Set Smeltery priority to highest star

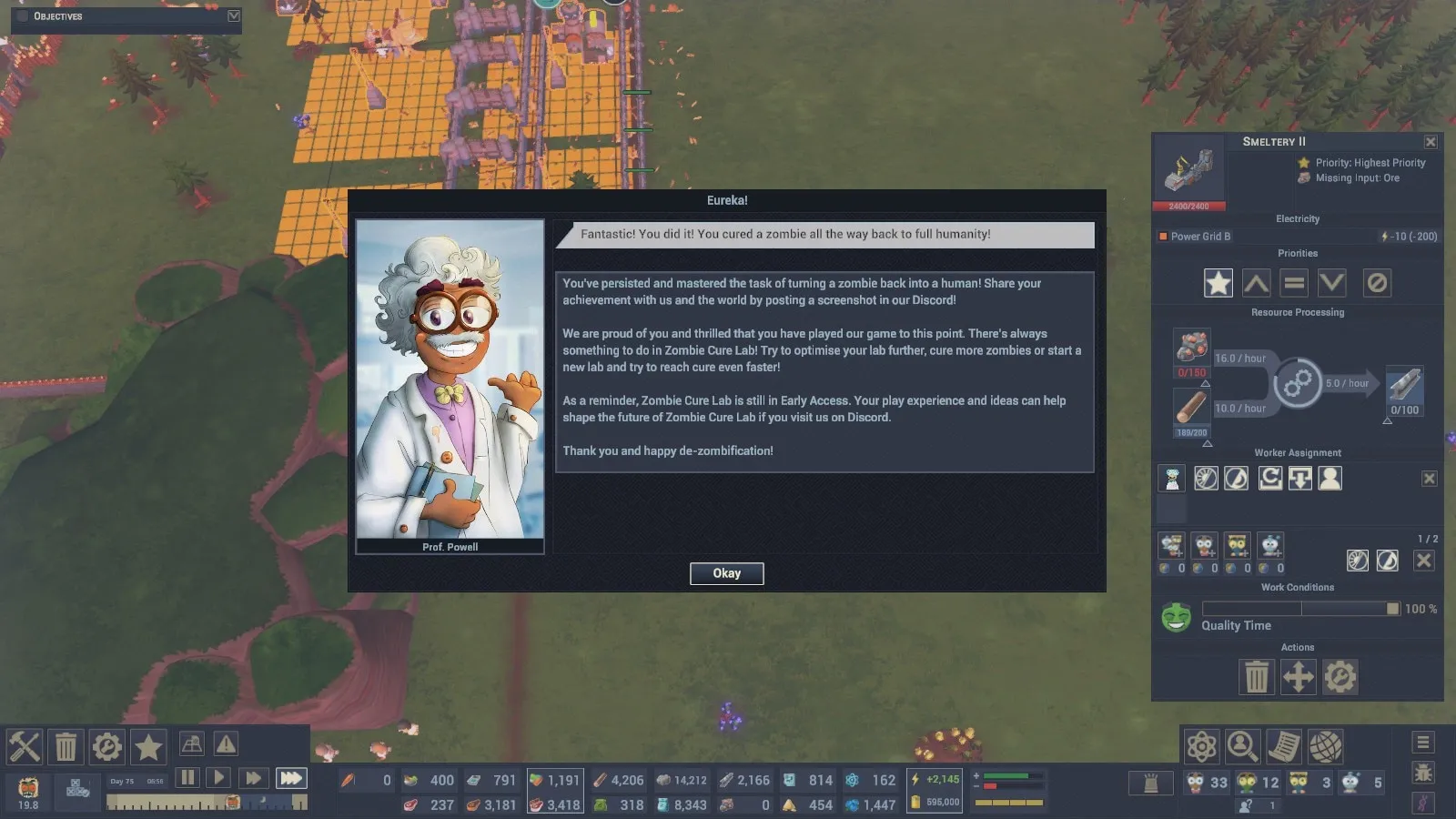point(1218,283)
